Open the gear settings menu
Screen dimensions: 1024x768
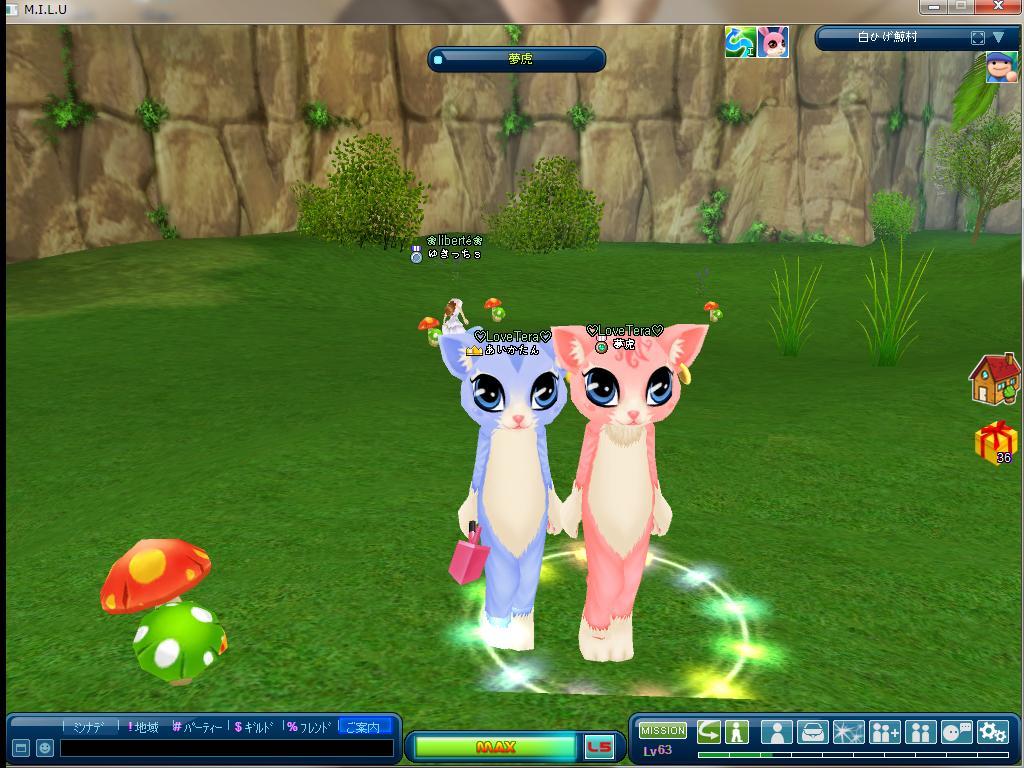(x=992, y=732)
